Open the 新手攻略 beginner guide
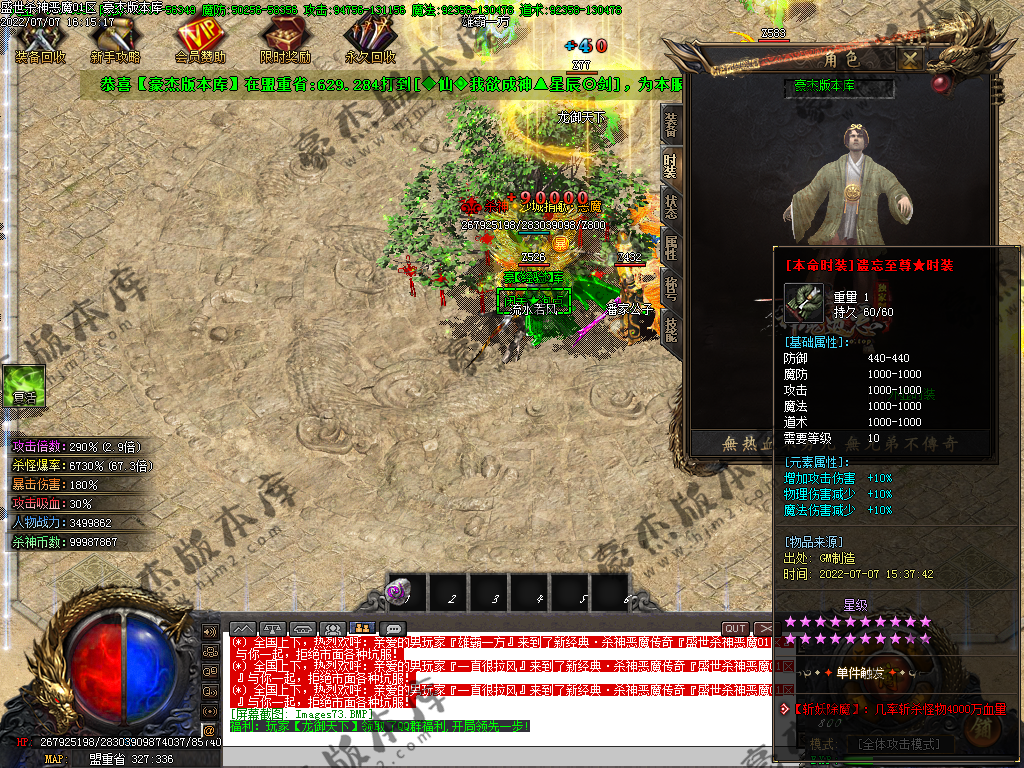This screenshot has width=1024, height=768. pyautogui.click(x=115, y=42)
